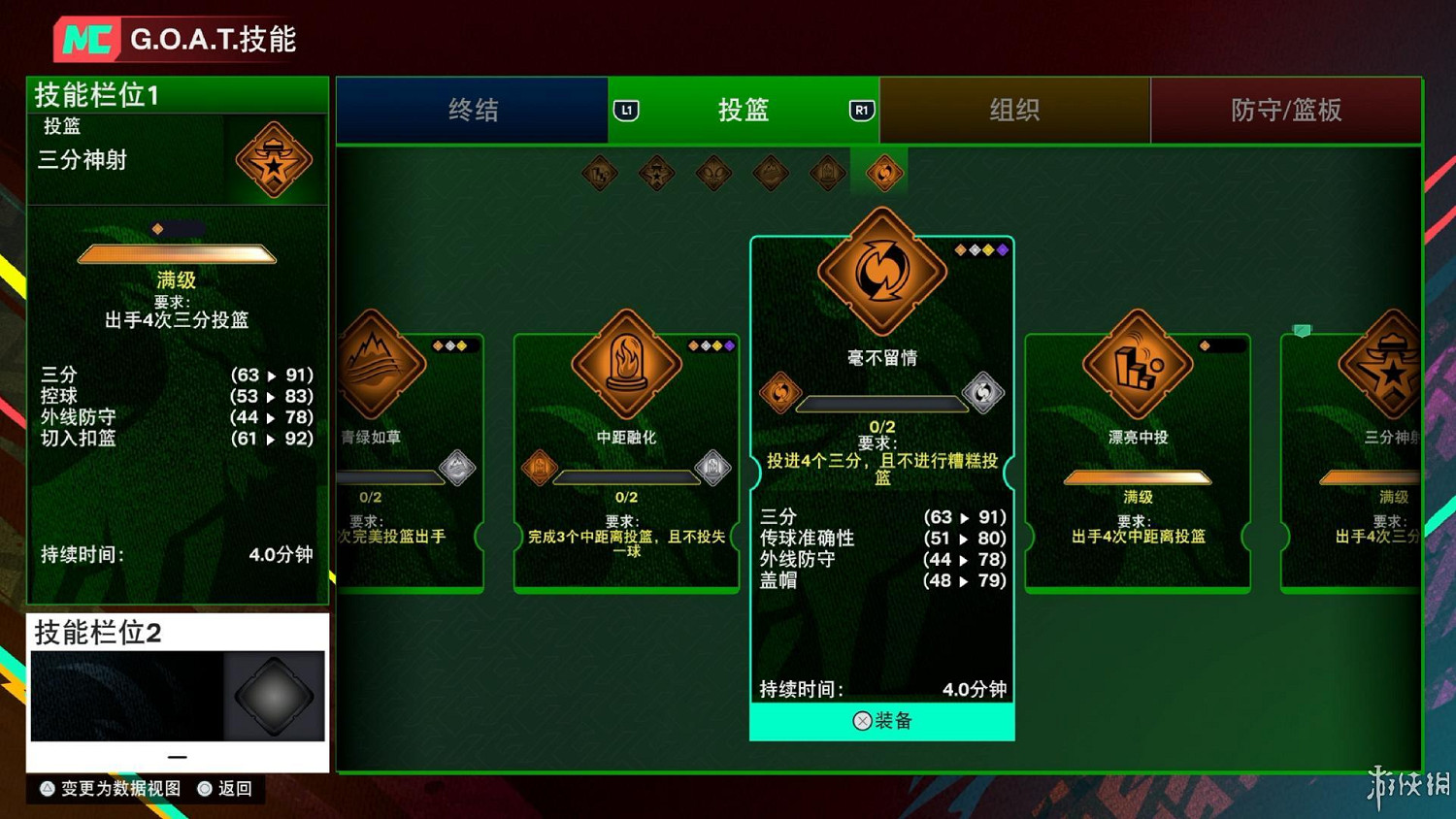Expand the 投篮 category panel
The image size is (1456, 819).
point(744,111)
